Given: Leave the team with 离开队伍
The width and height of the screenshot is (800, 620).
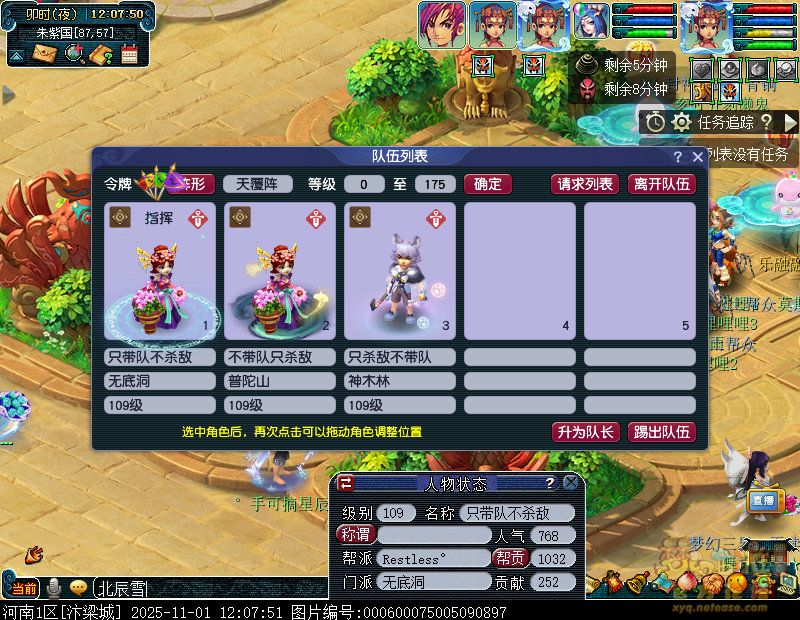Looking at the screenshot, I should 661,184.
